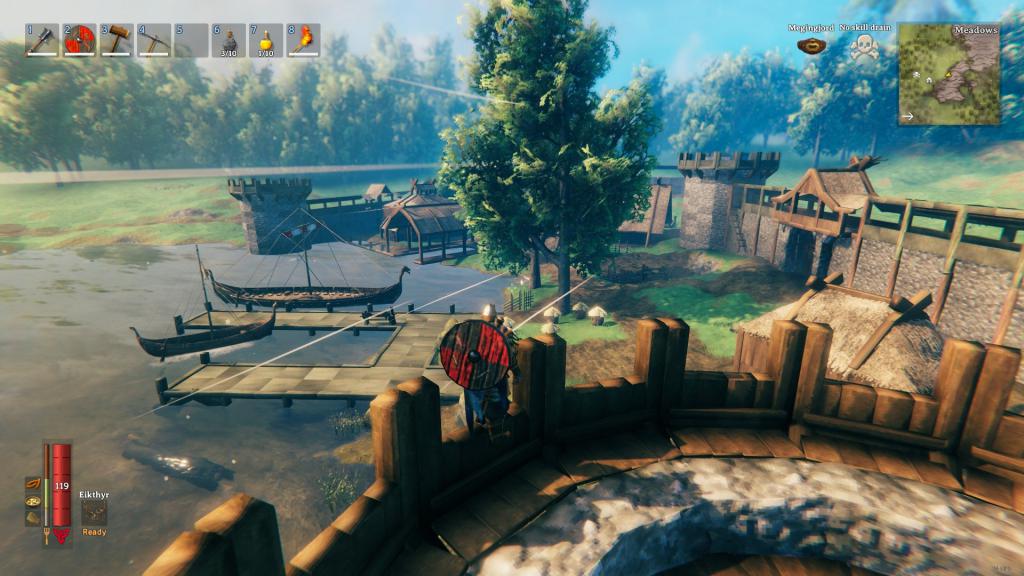Open the Meadows minimap
Screen dimensions: 1024x576
948,74
